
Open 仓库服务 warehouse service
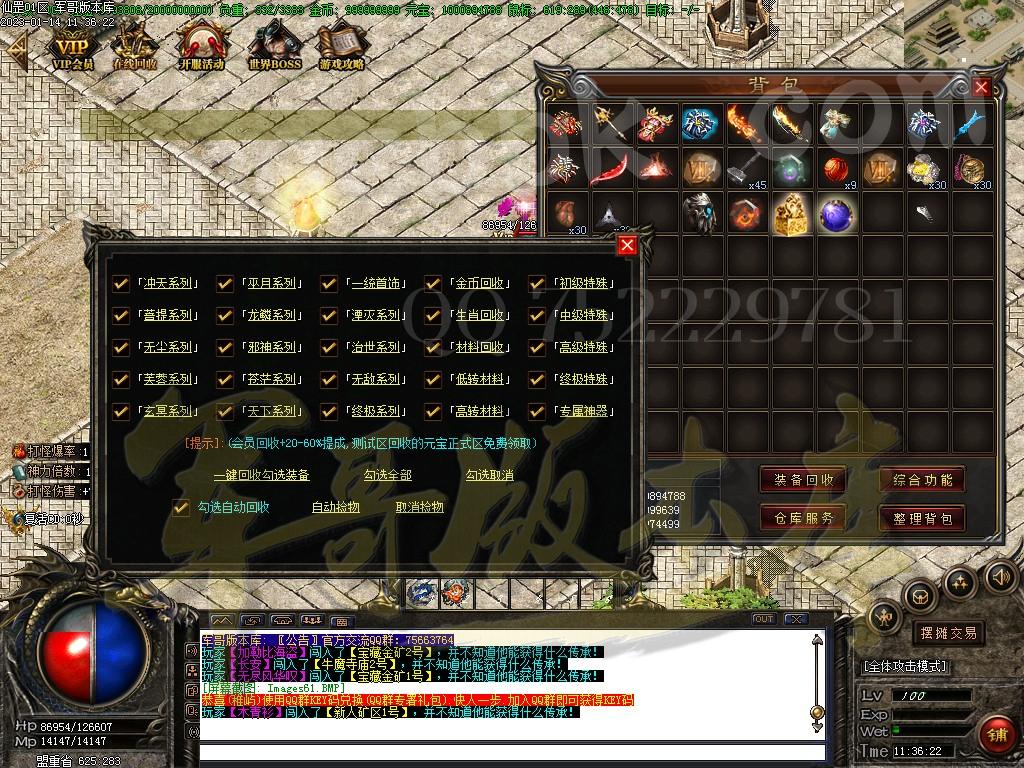[x=803, y=518]
